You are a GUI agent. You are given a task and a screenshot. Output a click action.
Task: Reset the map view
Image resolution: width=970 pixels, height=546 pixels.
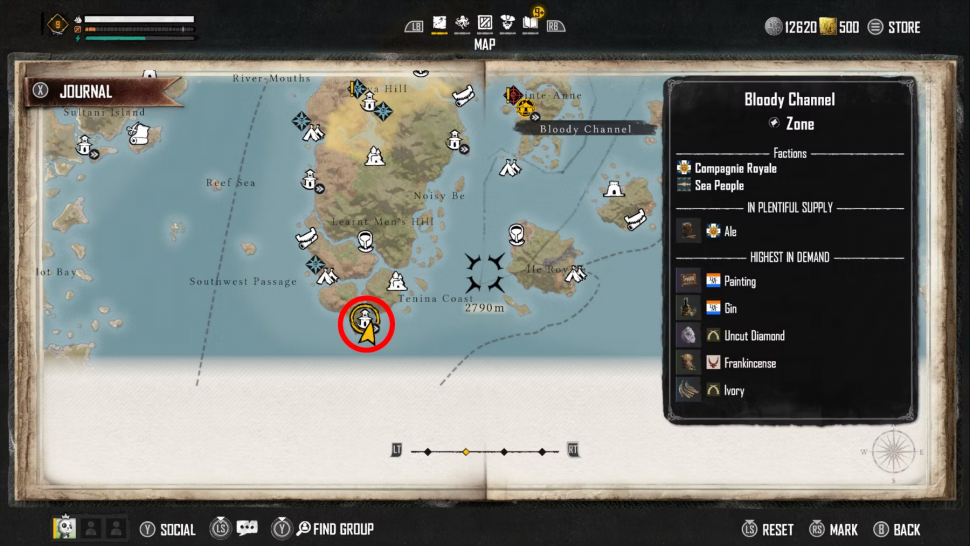(768, 529)
